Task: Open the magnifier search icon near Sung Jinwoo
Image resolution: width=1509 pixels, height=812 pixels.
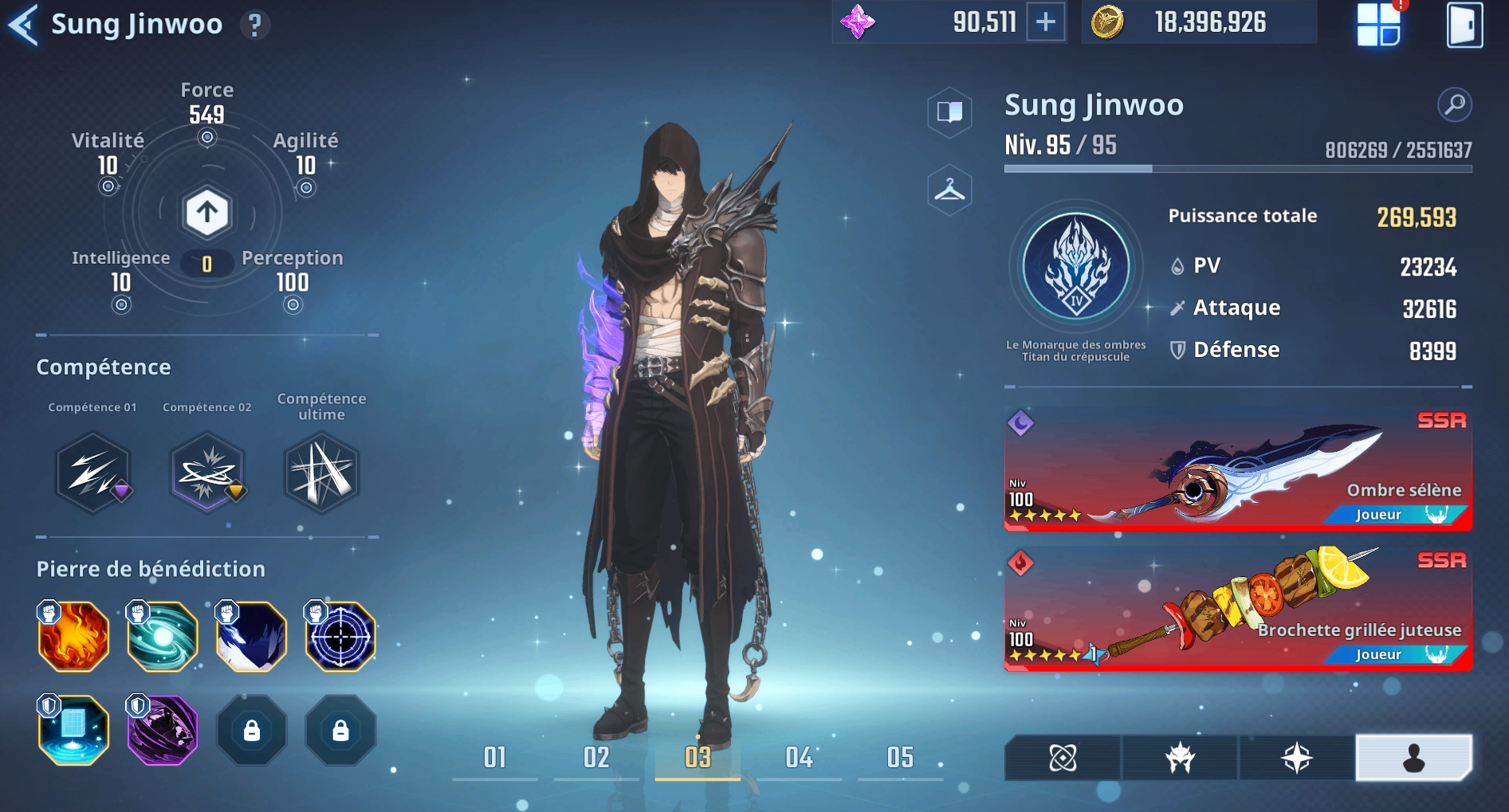Action: tap(1456, 104)
